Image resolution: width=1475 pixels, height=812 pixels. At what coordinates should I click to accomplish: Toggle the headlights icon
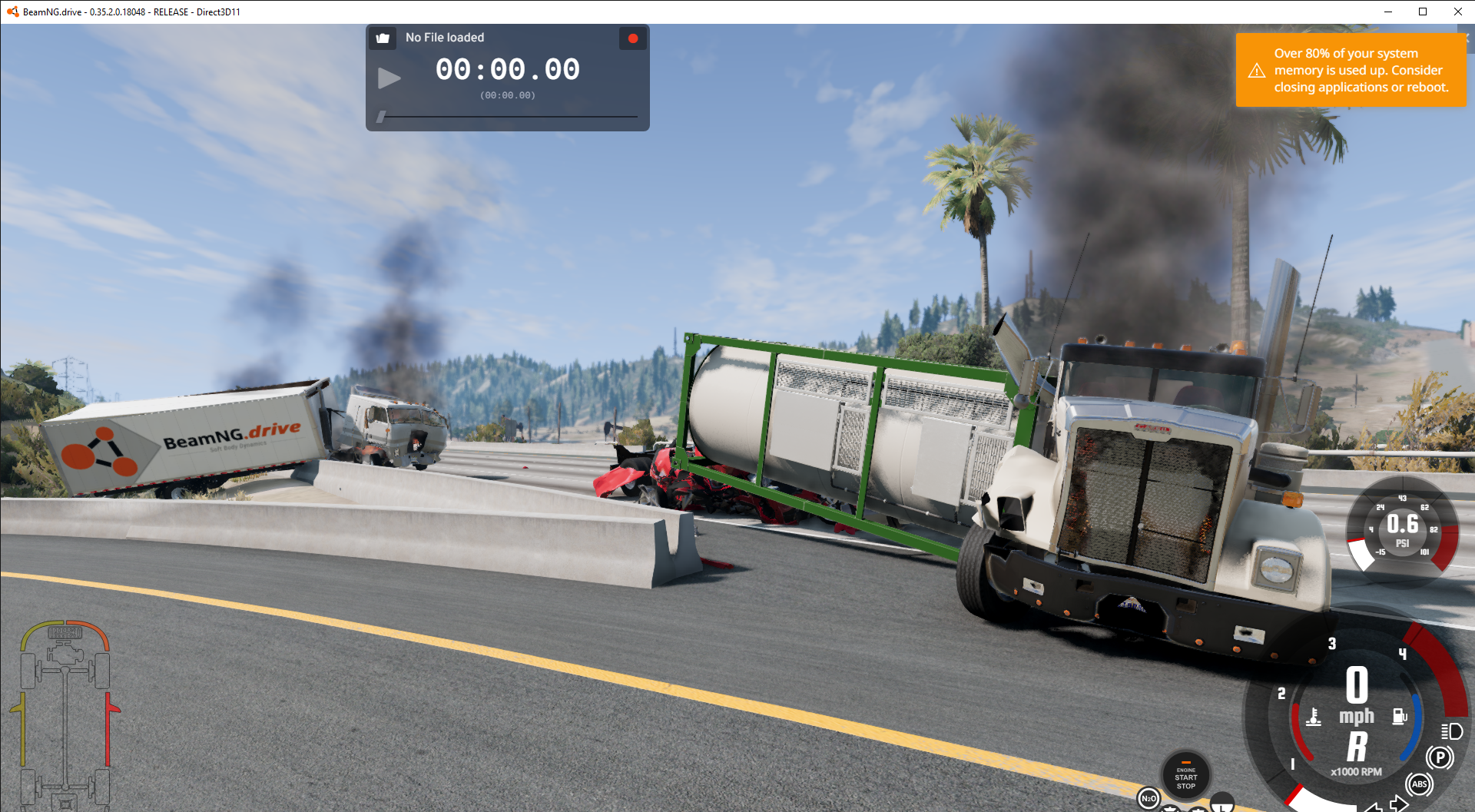[1451, 731]
